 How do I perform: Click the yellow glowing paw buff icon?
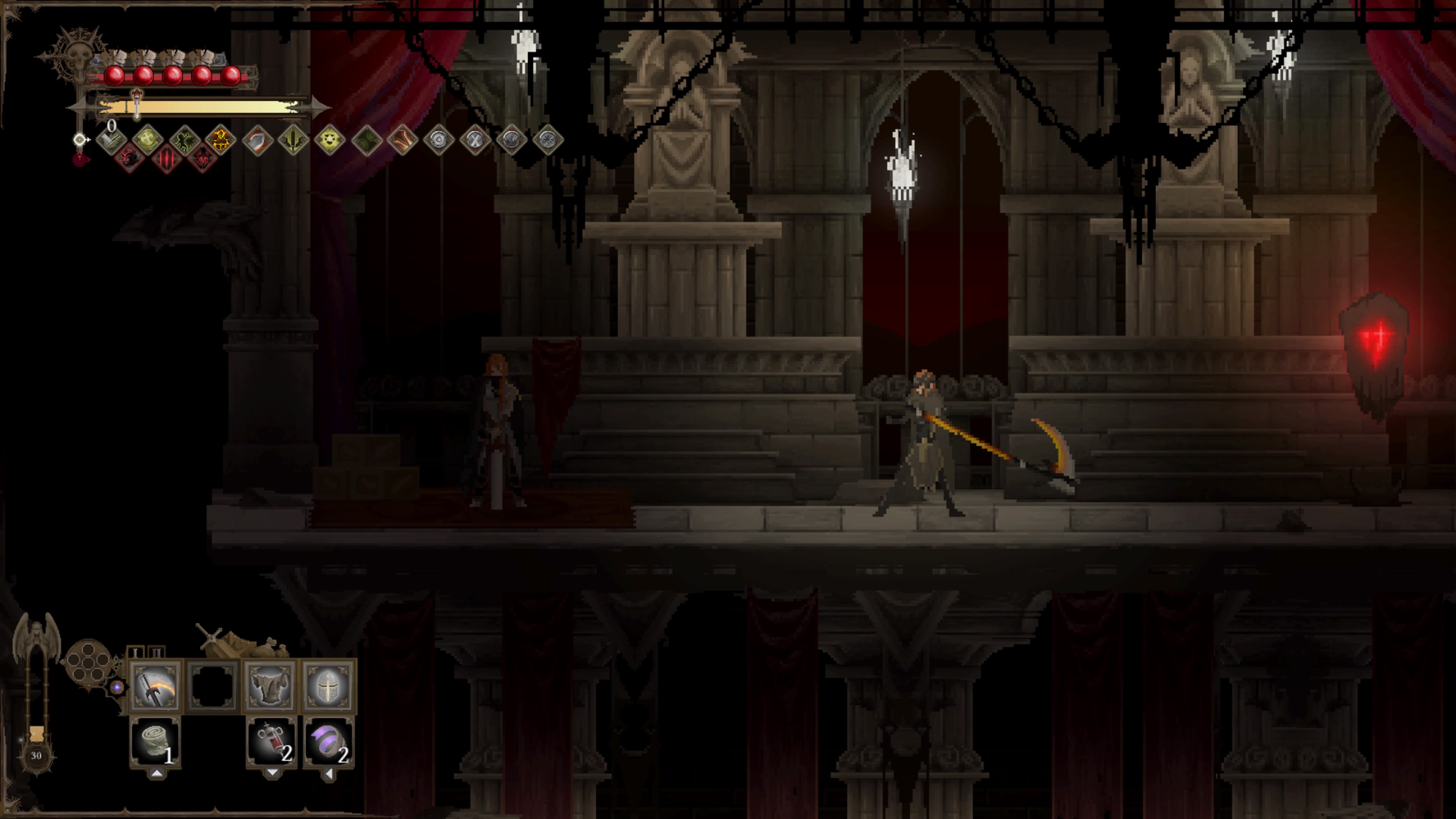pyautogui.click(x=329, y=140)
